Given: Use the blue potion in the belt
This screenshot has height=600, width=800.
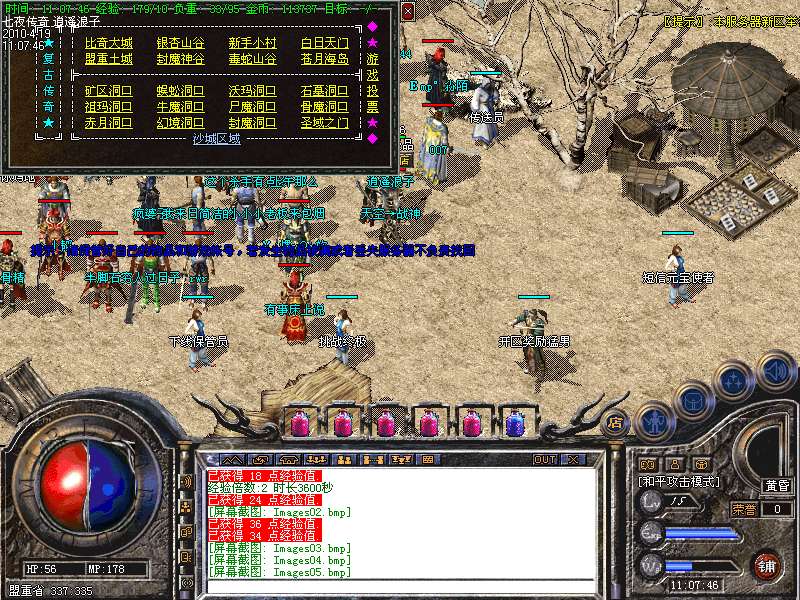Looking at the screenshot, I should click(x=515, y=423).
